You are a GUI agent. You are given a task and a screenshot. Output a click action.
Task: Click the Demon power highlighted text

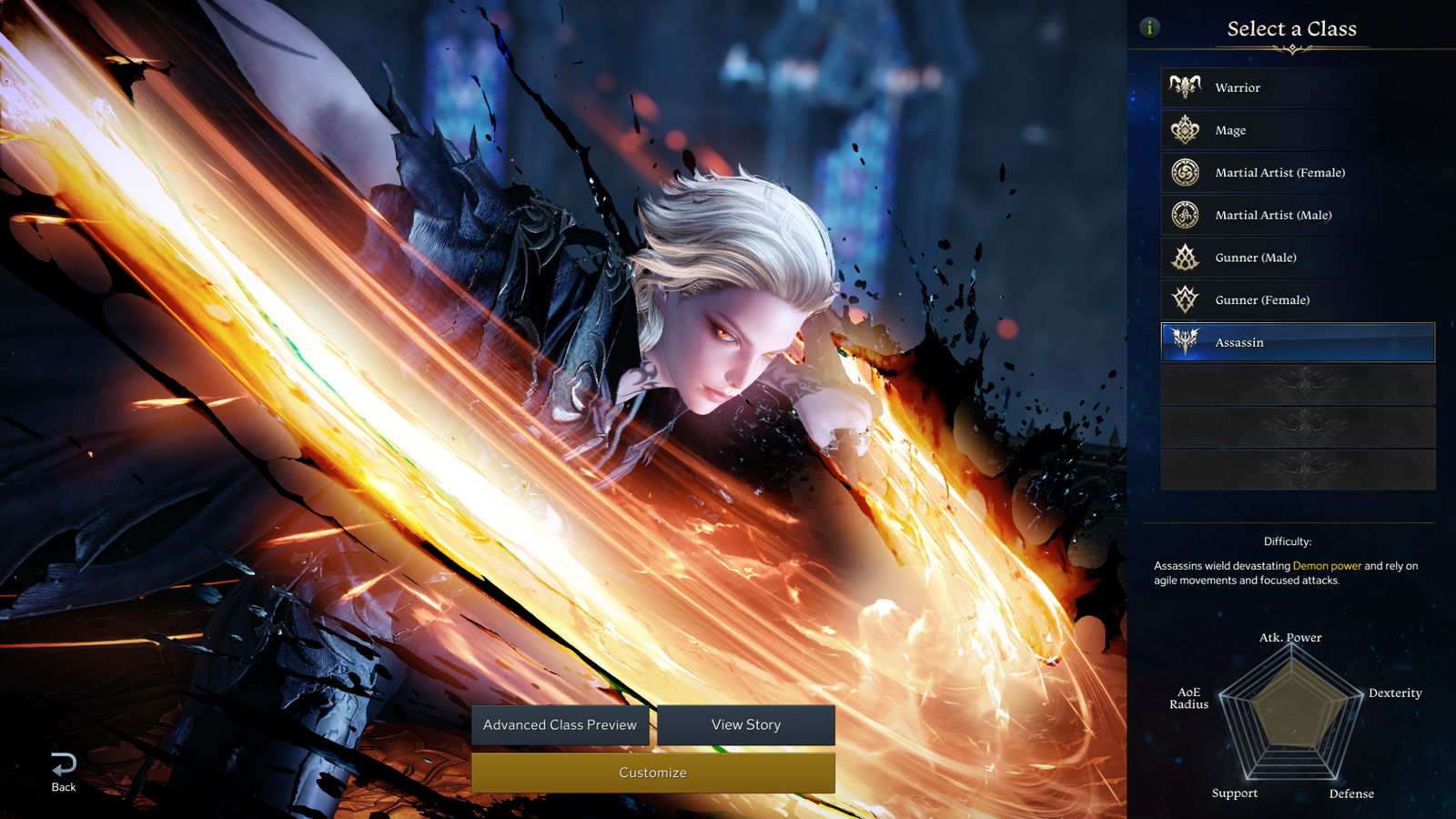1328,565
